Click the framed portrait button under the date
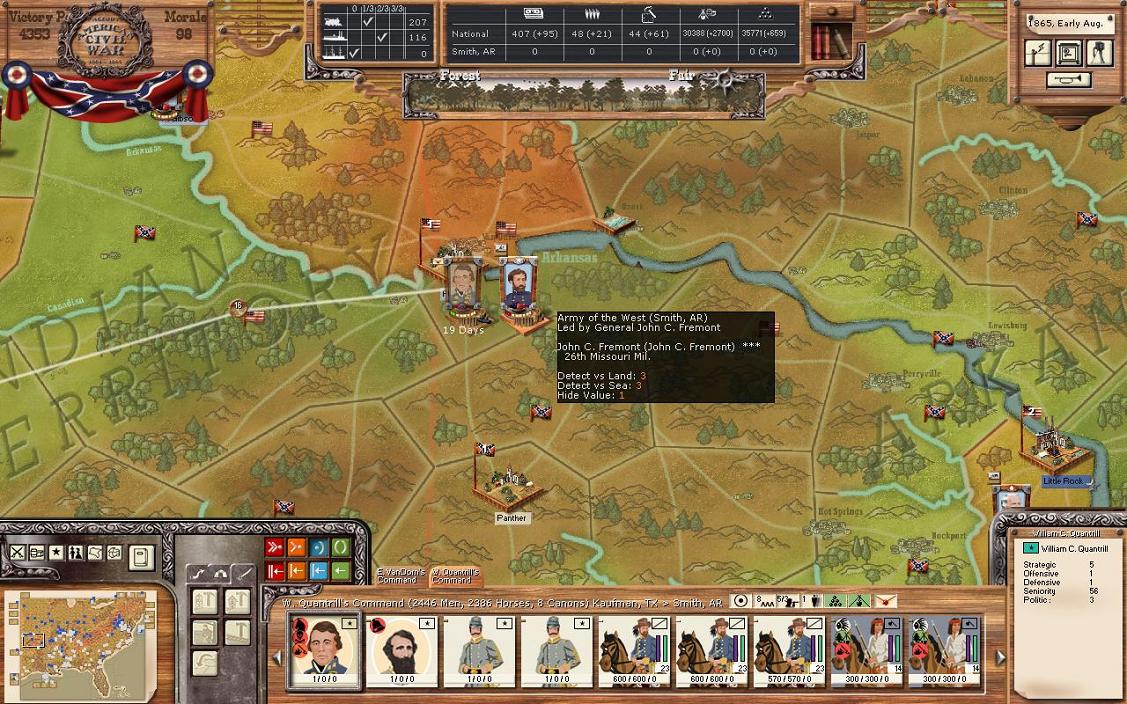Image resolution: width=1127 pixels, height=704 pixels. click(1068, 54)
